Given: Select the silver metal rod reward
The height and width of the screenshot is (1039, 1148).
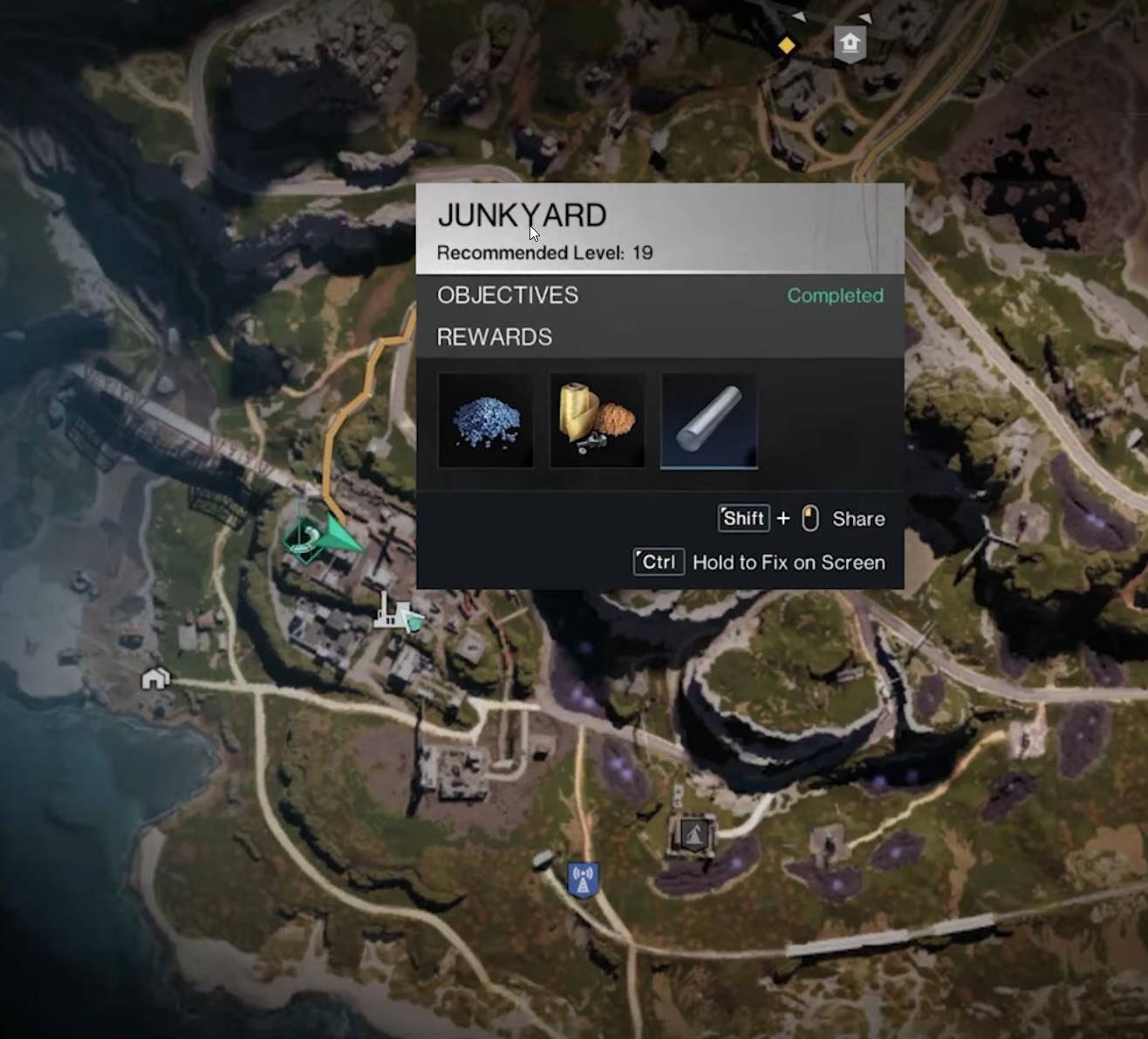Looking at the screenshot, I should coord(708,421).
